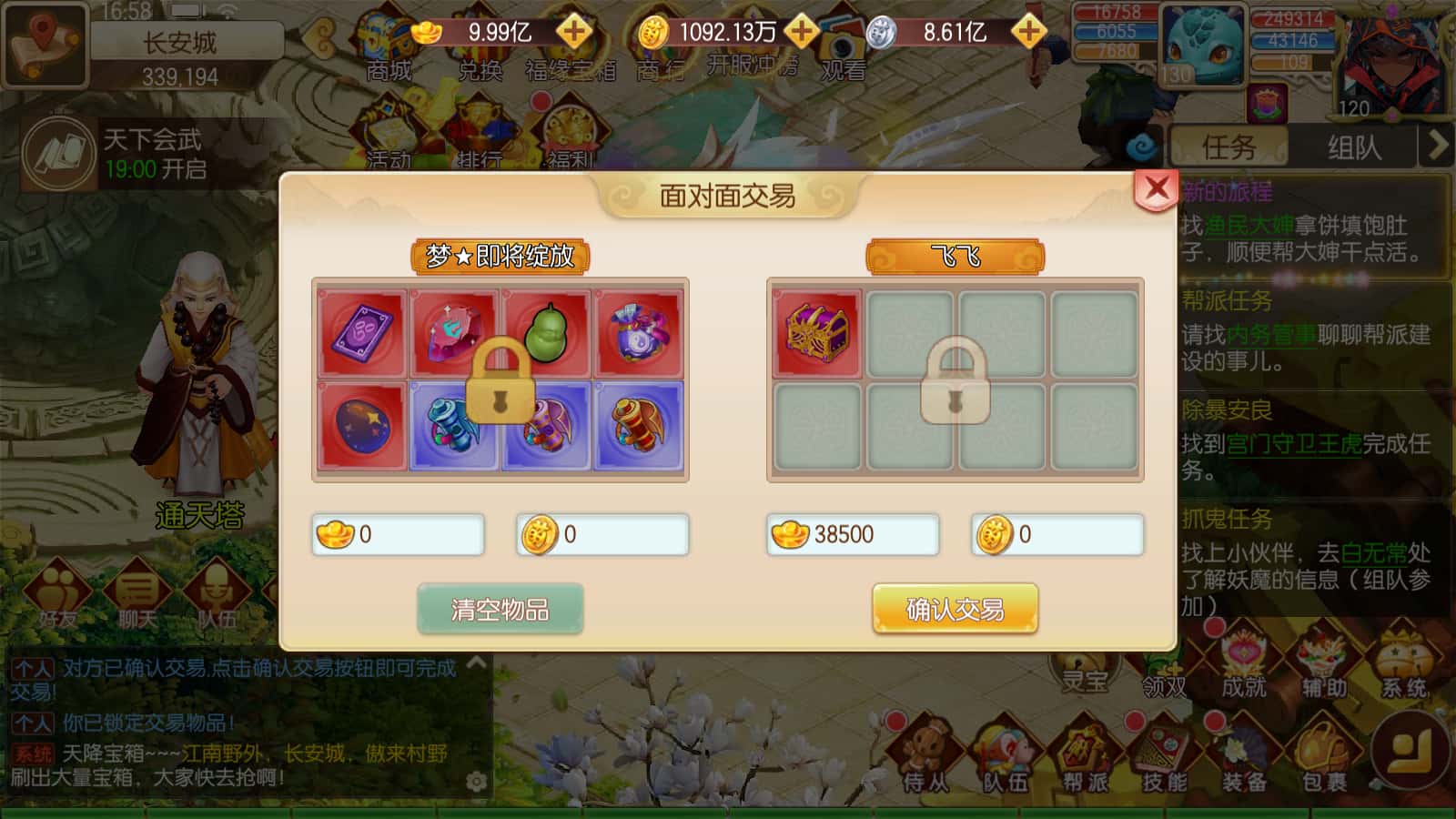Expand the right sidebar with the arrow chevron
Viewport: 1456px width, 819px height.
click(1439, 146)
